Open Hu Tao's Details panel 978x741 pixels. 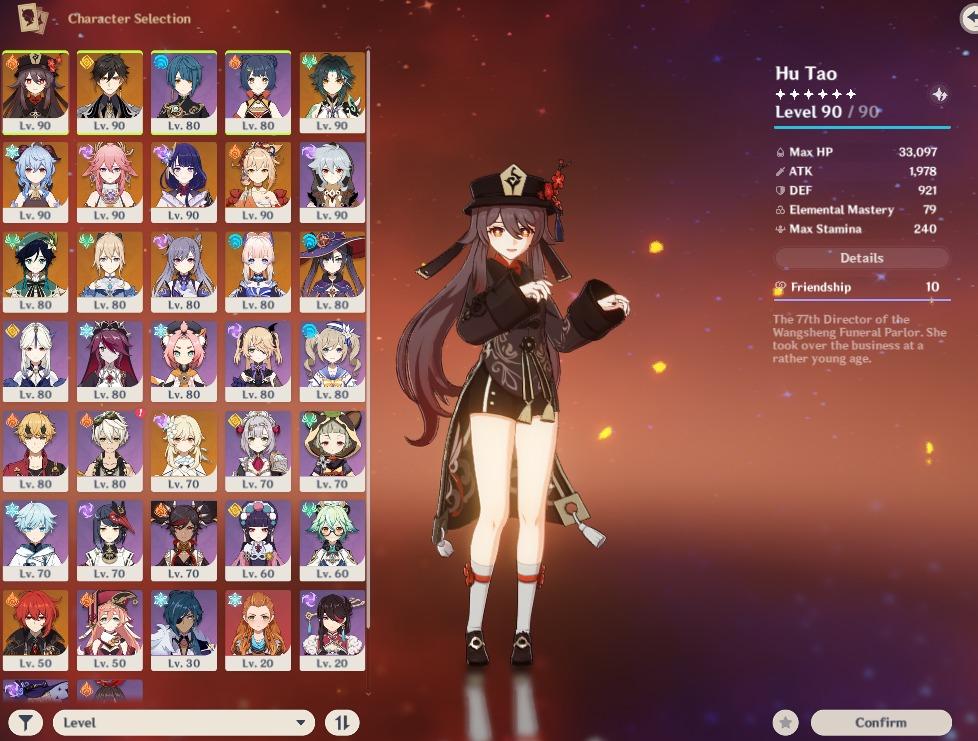861,258
